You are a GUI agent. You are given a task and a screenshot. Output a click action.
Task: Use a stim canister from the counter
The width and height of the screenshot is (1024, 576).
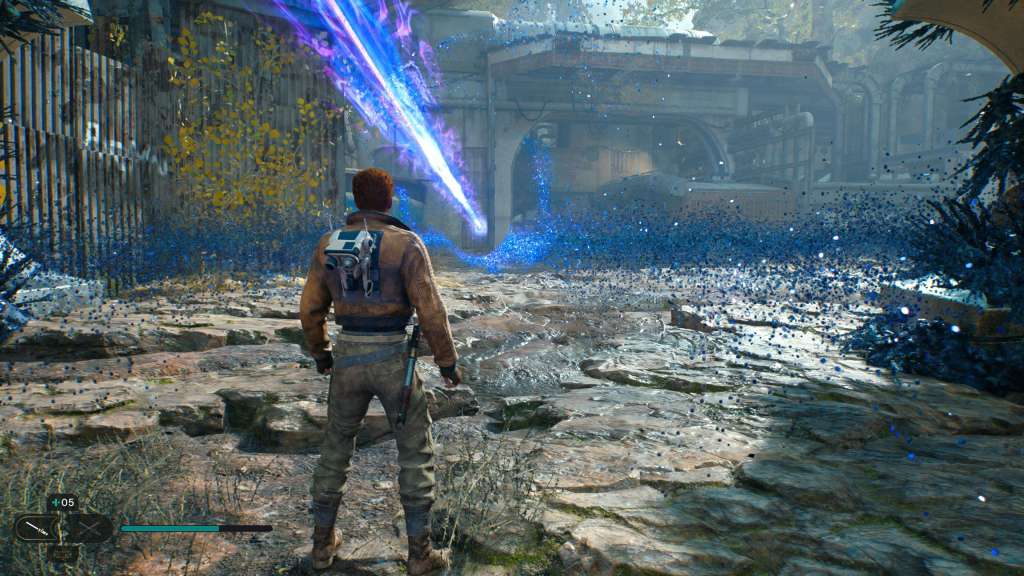pos(62,503)
